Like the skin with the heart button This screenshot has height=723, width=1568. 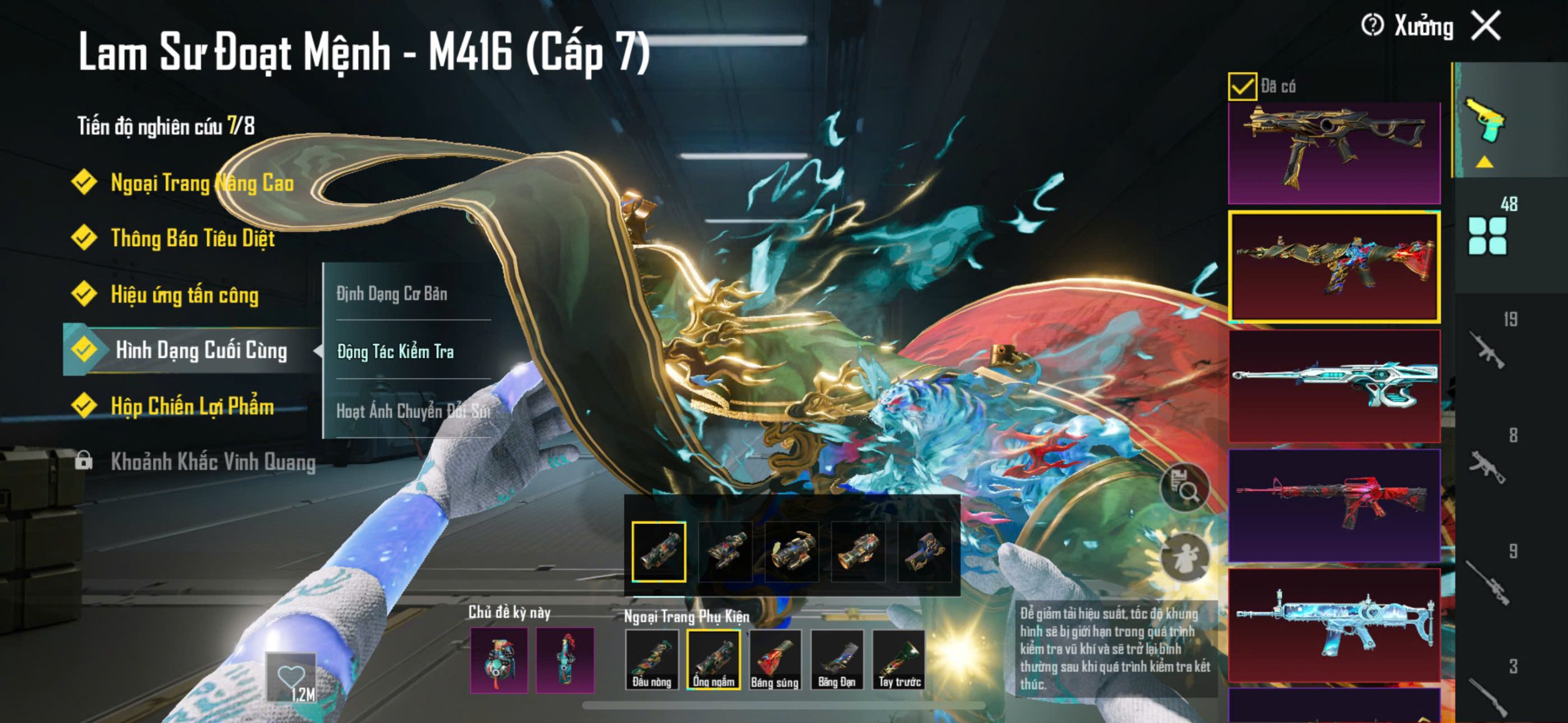point(291,677)
